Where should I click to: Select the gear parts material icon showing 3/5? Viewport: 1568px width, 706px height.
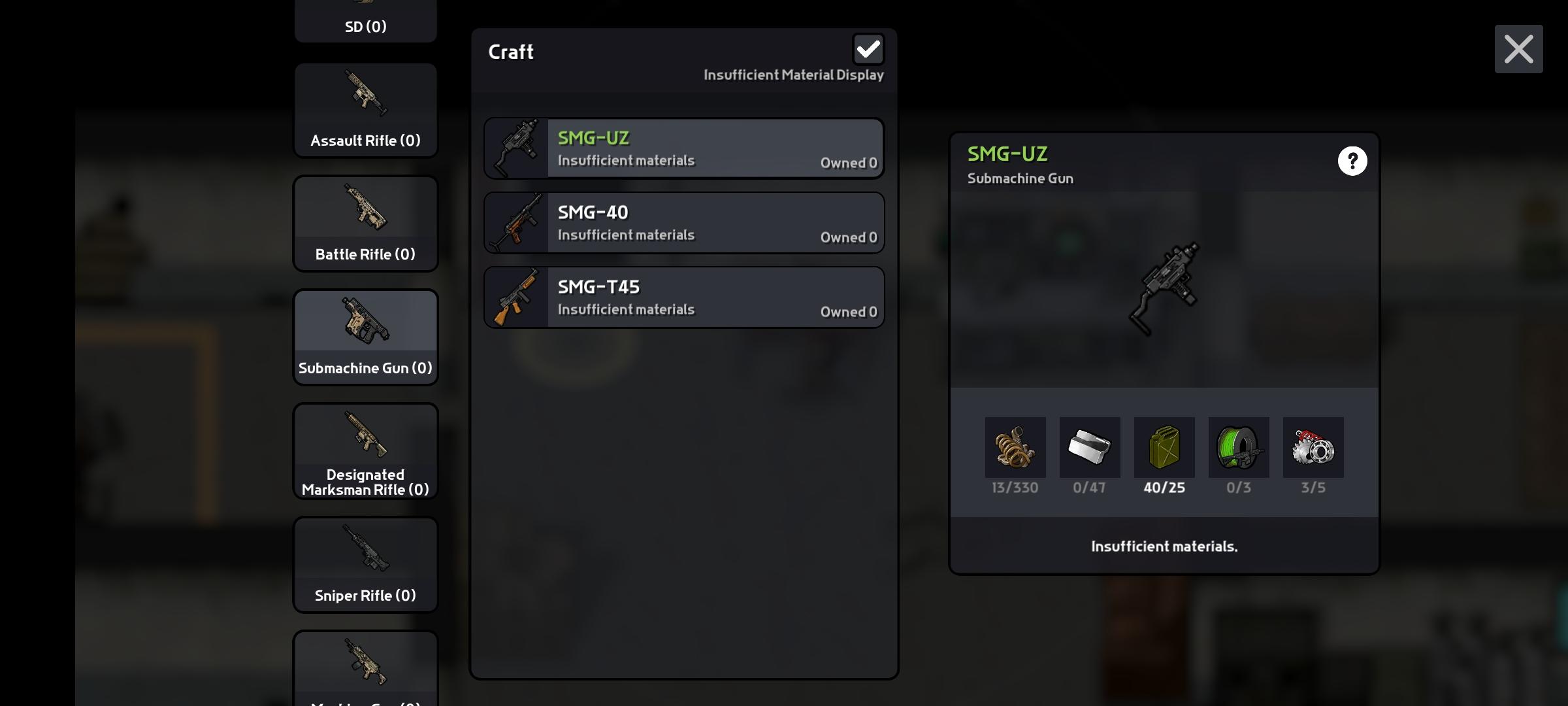[1313, 448]
